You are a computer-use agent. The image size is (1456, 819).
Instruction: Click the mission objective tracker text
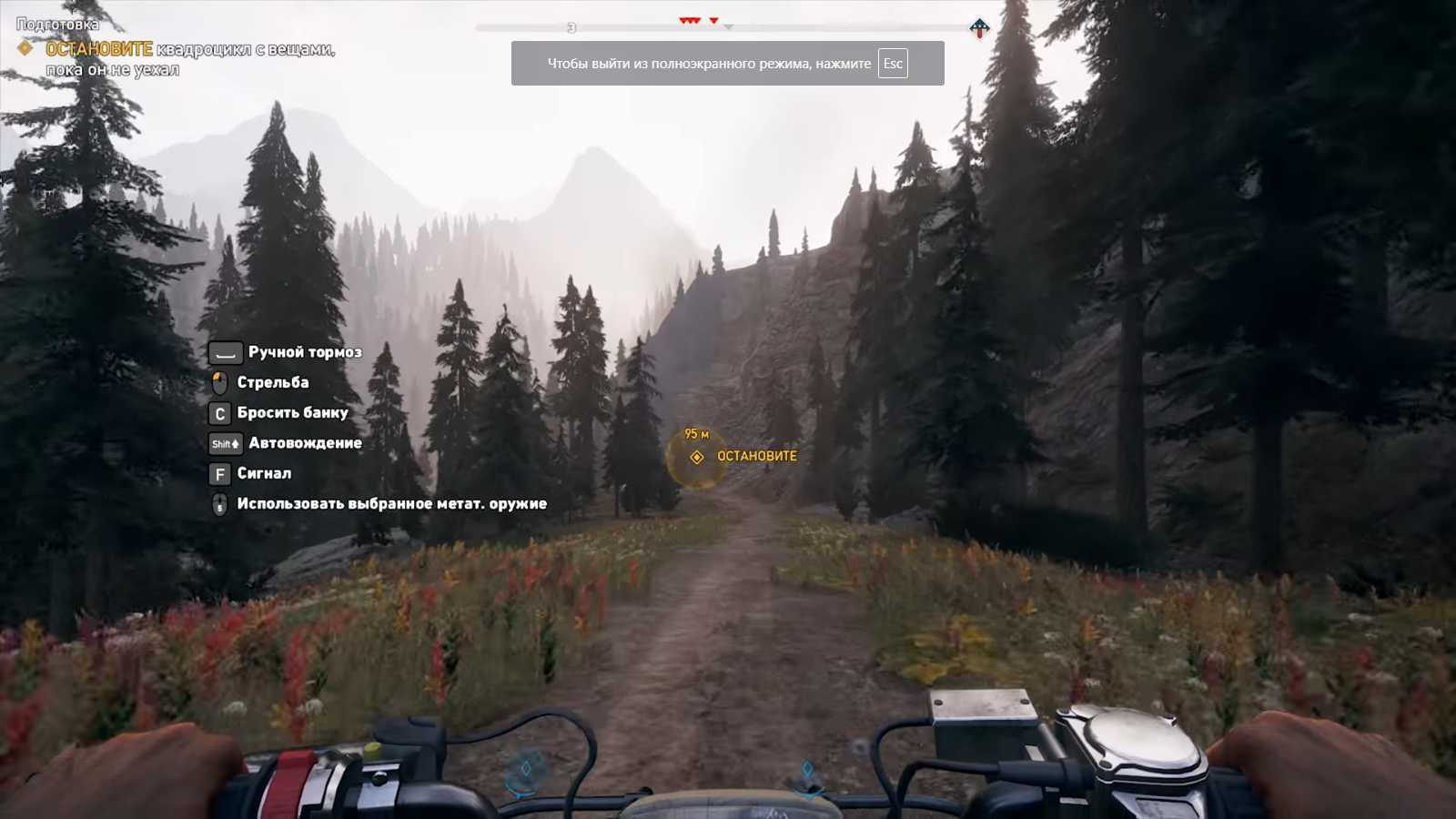pyautogui.click(x=189, y=58)
